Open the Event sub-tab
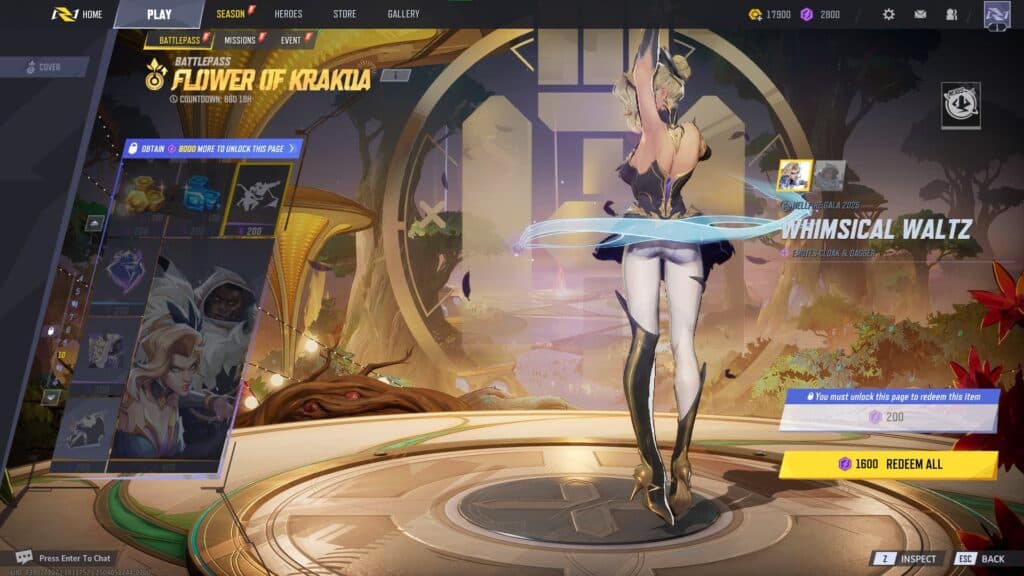Screen dimensions: 1024x576 pos(291,40)
